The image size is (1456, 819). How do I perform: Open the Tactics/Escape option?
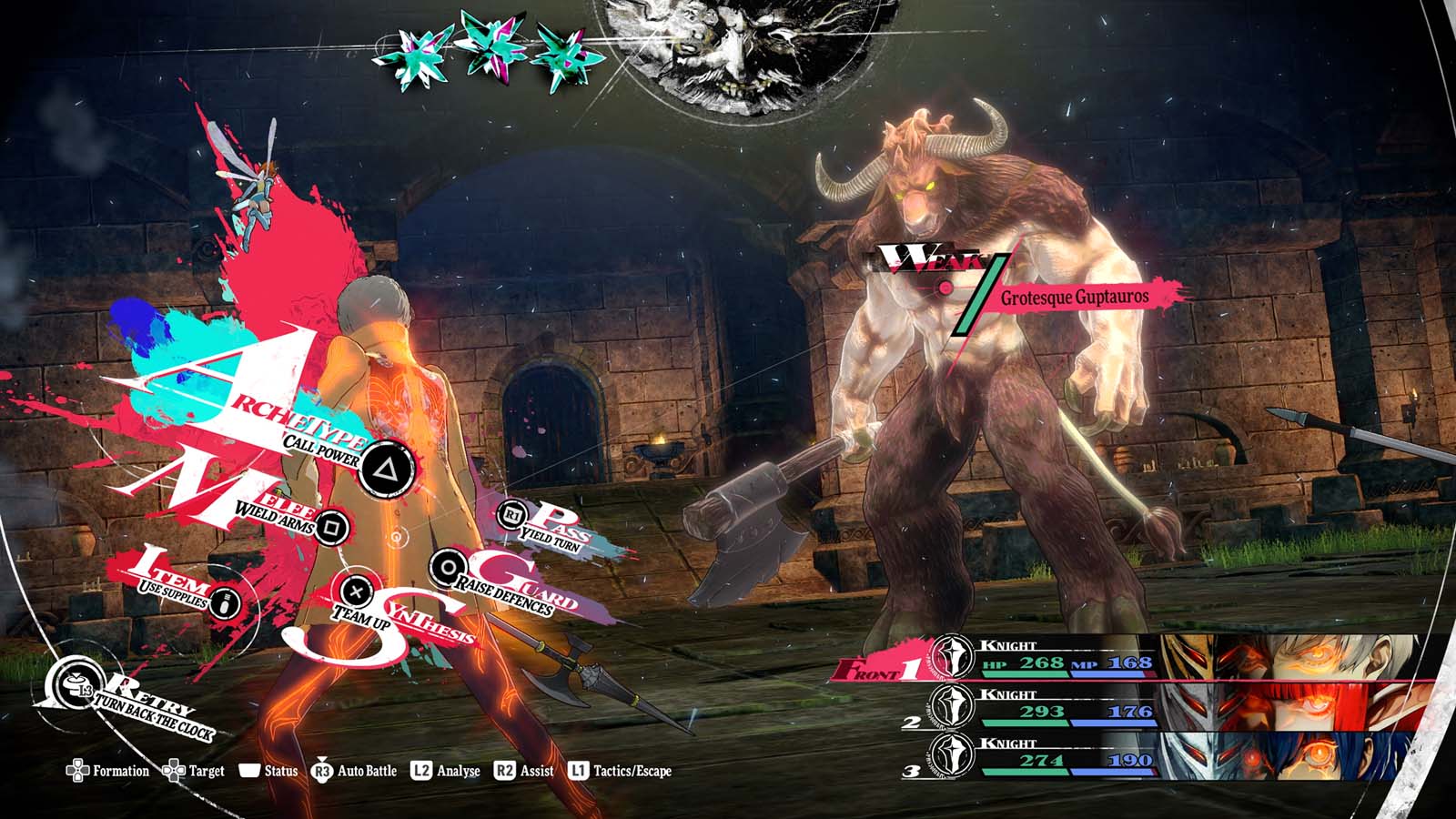click(x=621, y=771)
